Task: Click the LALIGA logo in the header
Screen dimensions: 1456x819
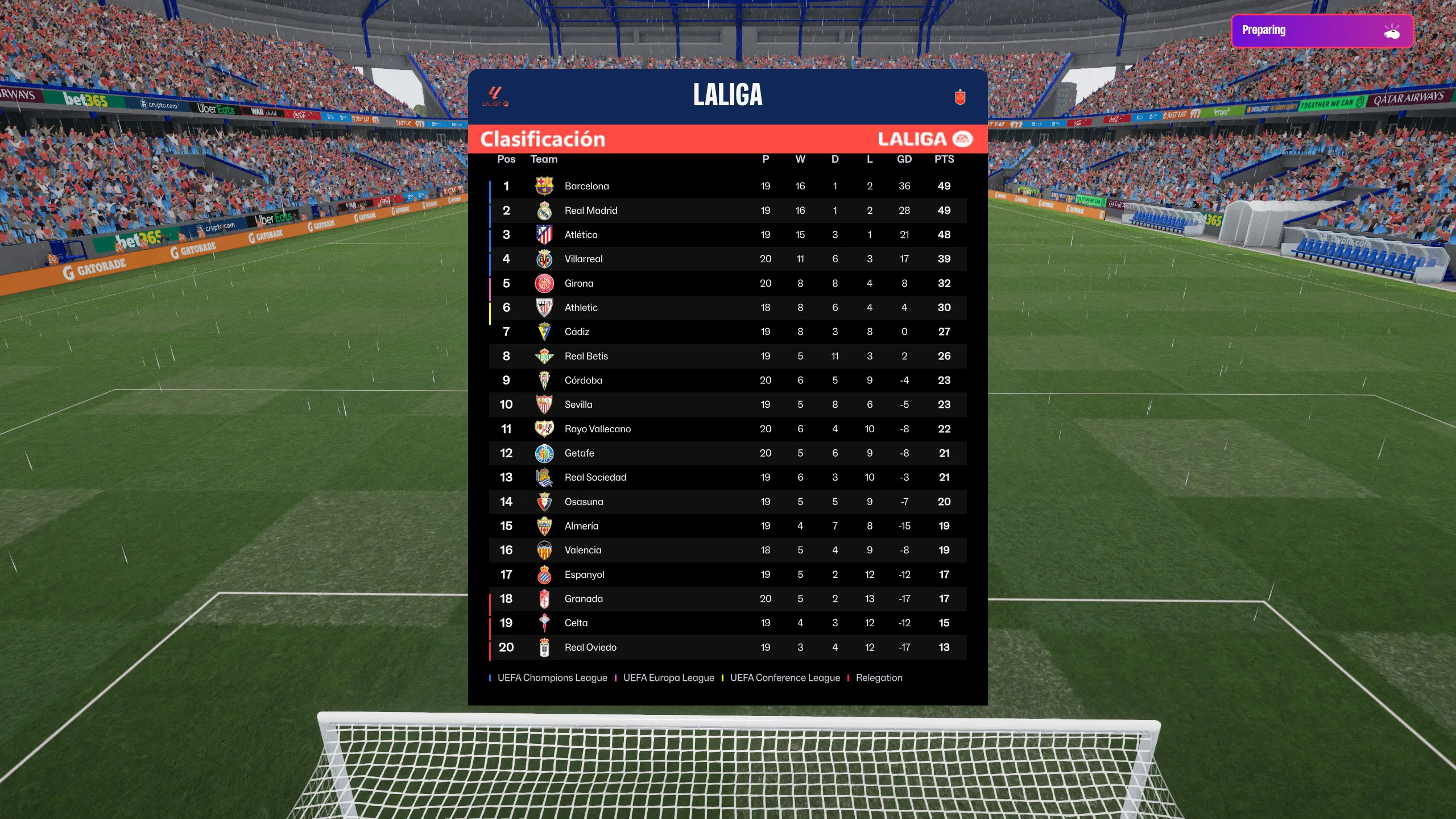Action: coord(495,96)
